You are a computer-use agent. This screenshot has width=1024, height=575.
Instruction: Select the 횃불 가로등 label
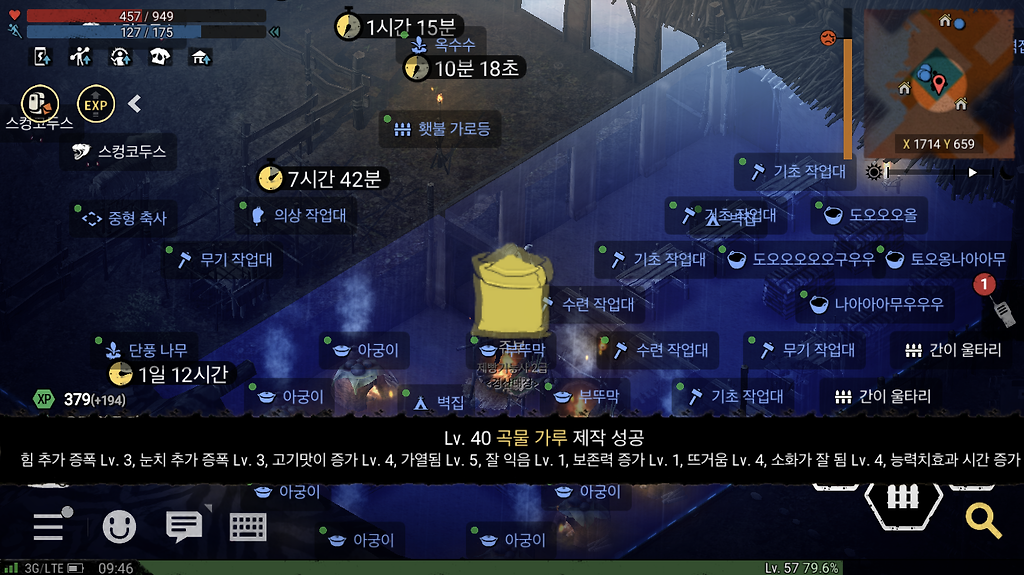click(x=441, y=129)
